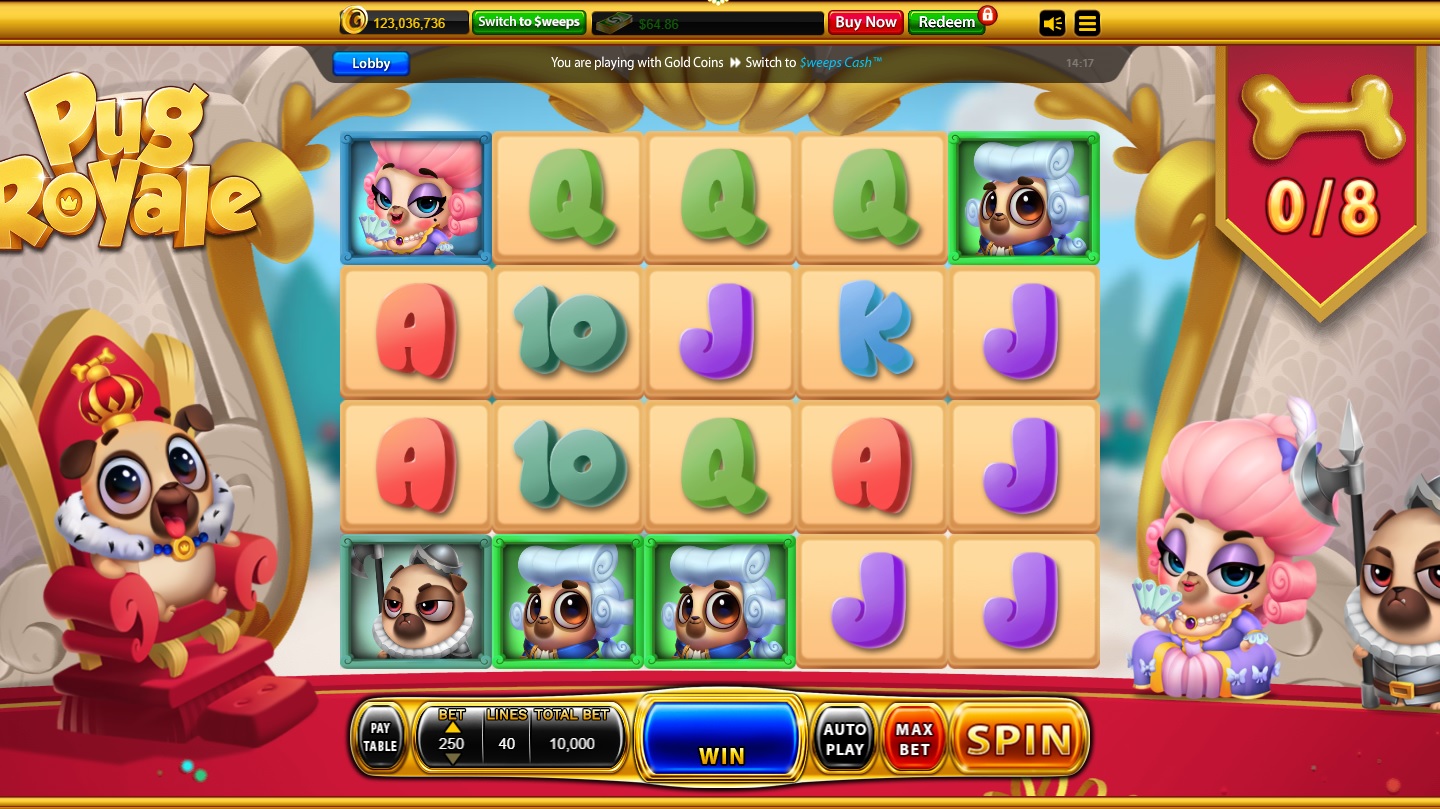Select the Redeem button
Screen dimensions: 1440x809
pyautogui.click(x=946, y=22)
